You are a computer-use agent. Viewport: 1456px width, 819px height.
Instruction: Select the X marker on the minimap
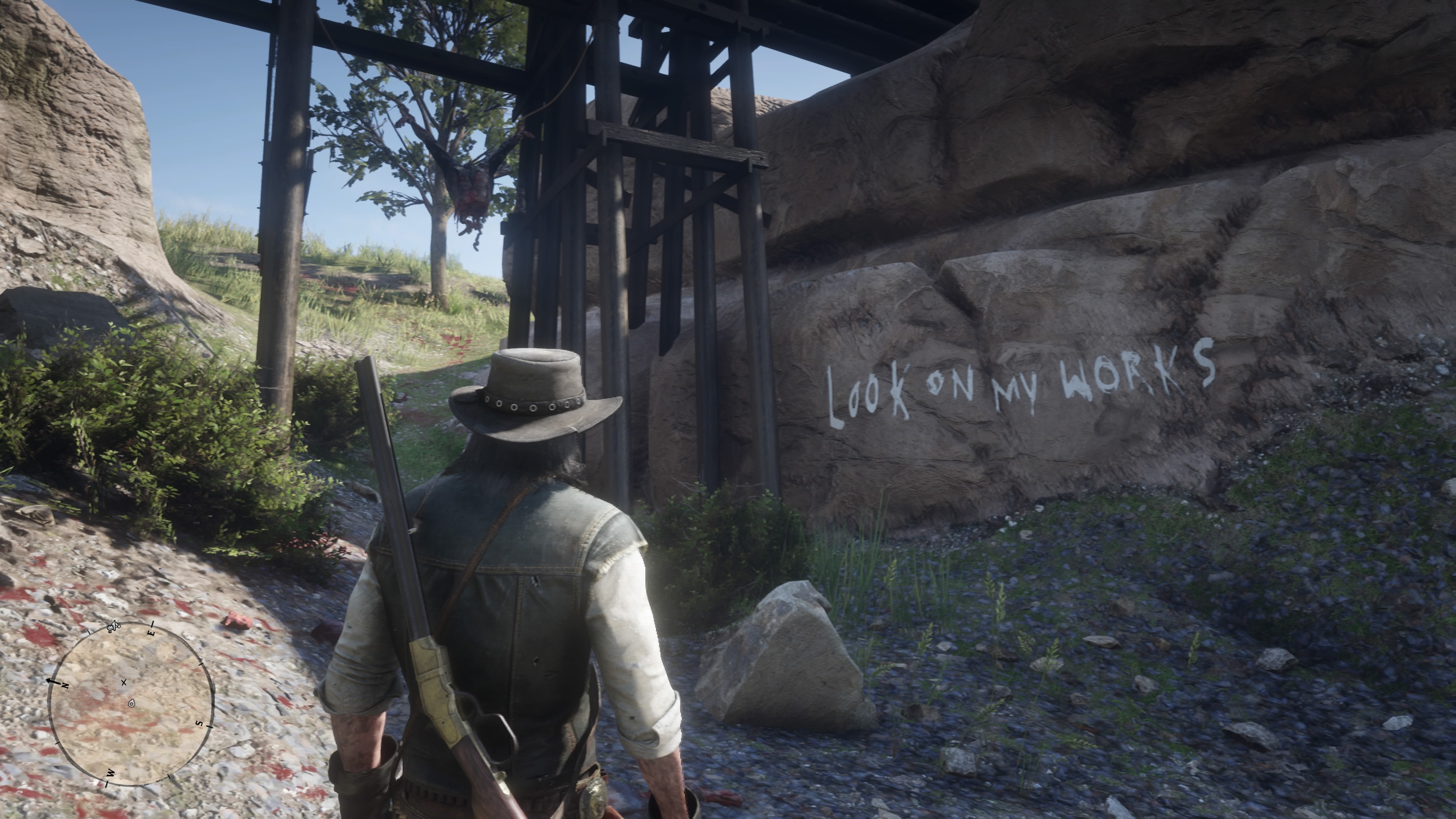(x=124, y=683)
